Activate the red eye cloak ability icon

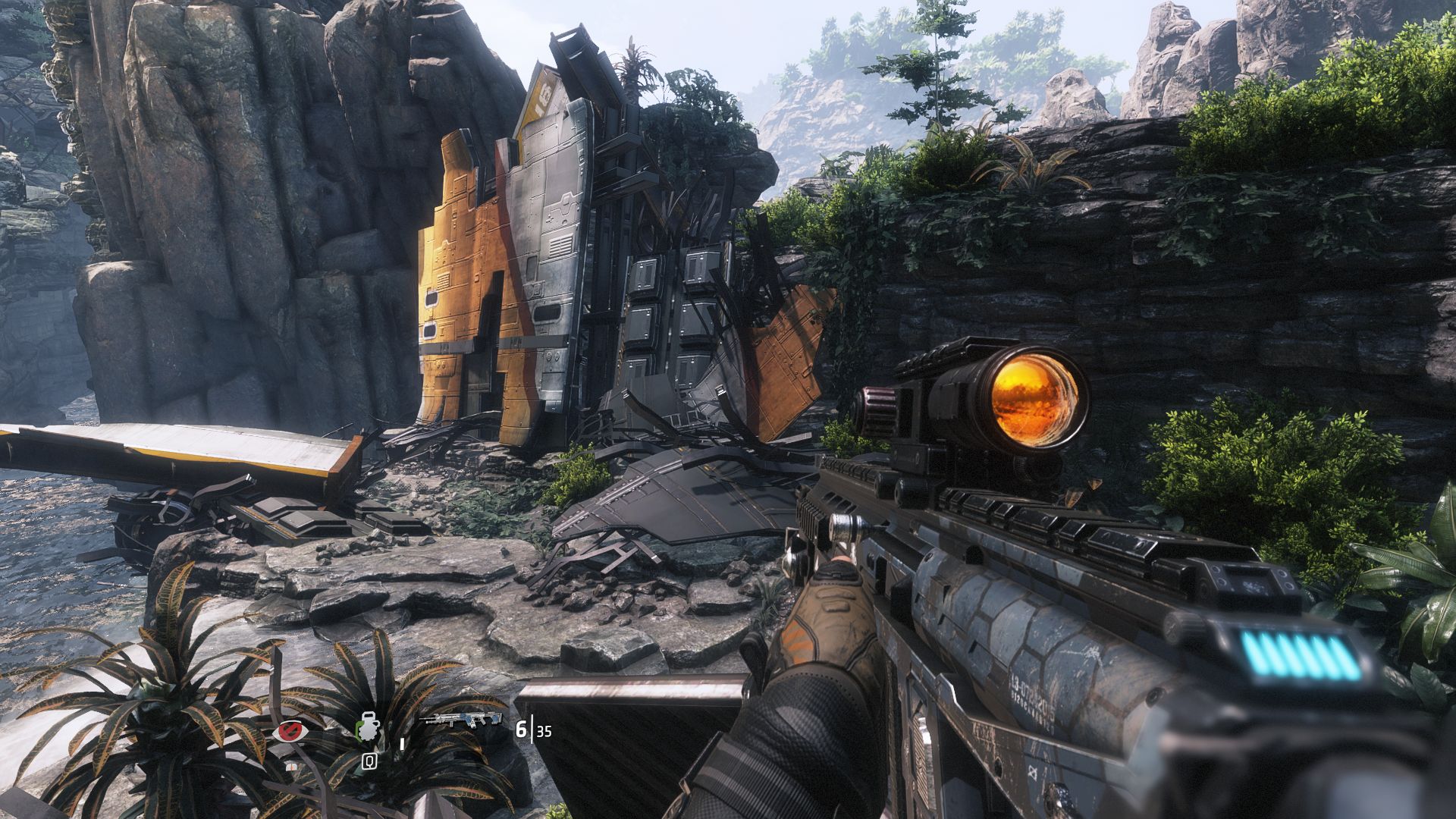point(290,731)
